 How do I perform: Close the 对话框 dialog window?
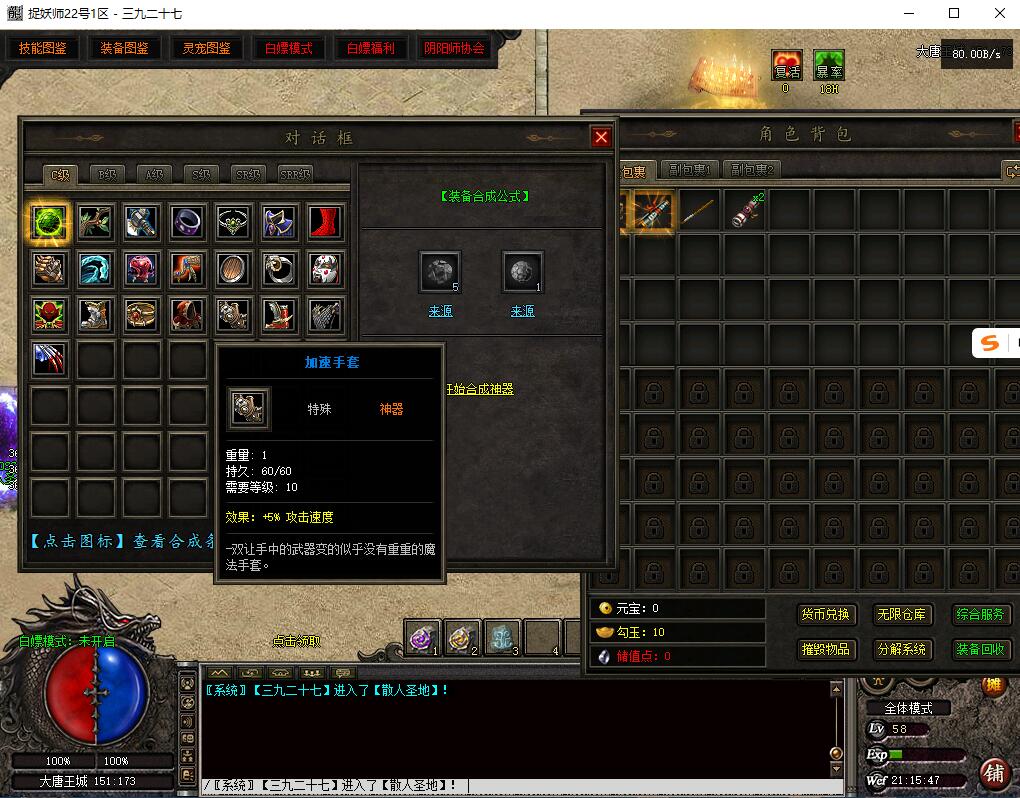click(x=601, y=138)
